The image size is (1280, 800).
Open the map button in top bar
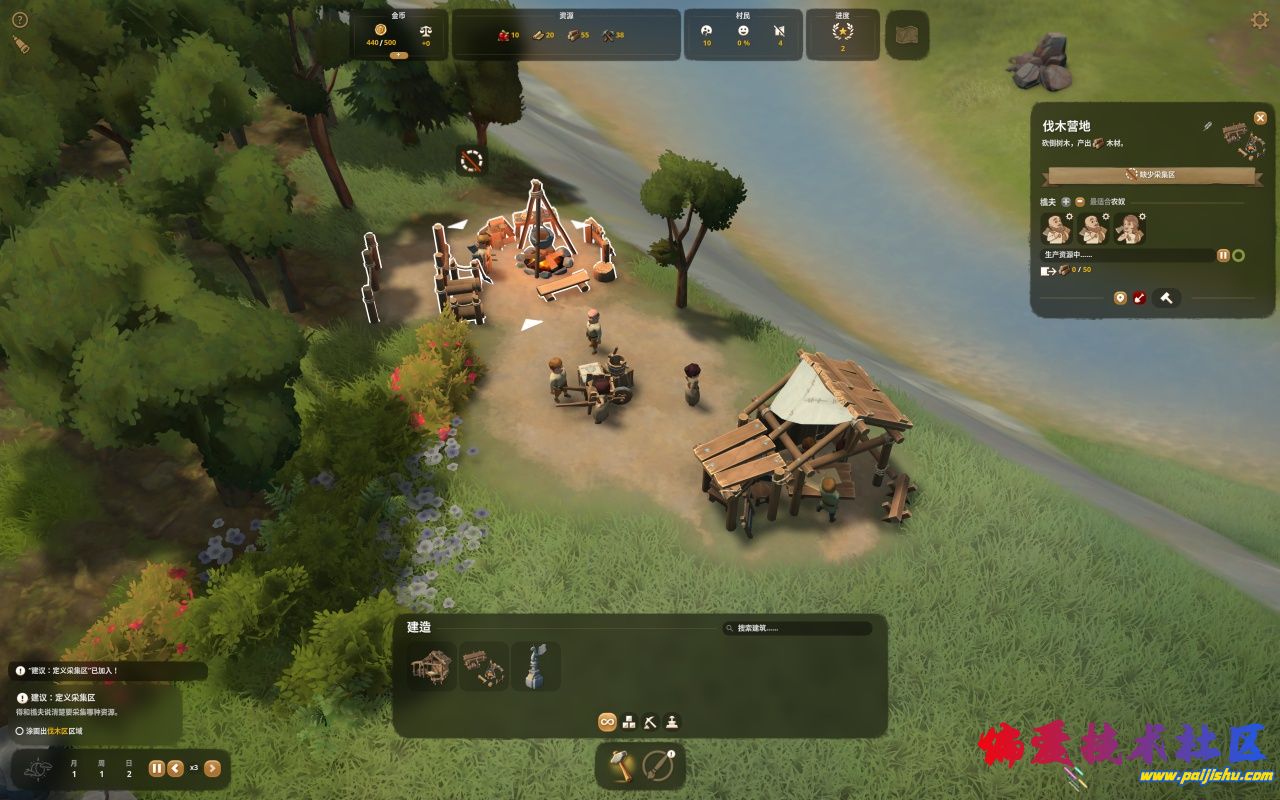(x=907, y=34)
